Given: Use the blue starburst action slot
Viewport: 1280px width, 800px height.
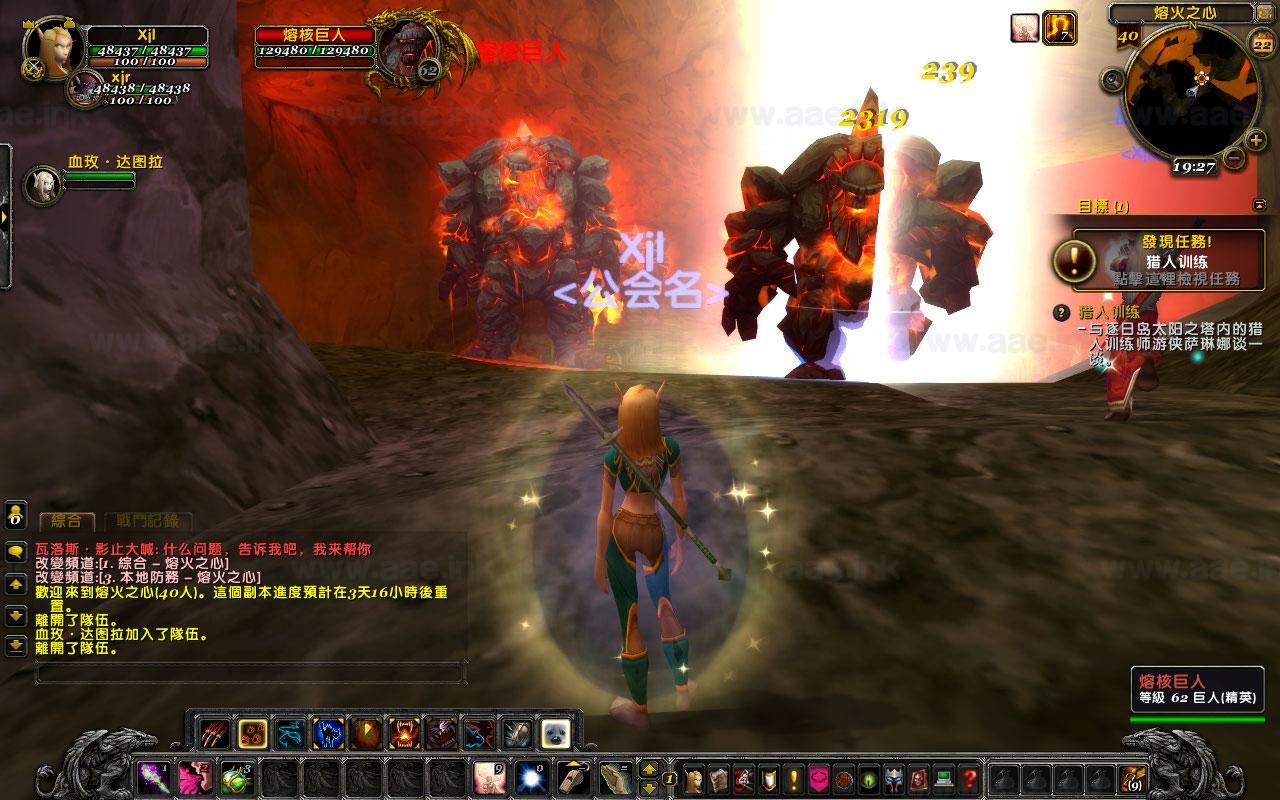Looking at the screenshot, I should coord(528,777).
